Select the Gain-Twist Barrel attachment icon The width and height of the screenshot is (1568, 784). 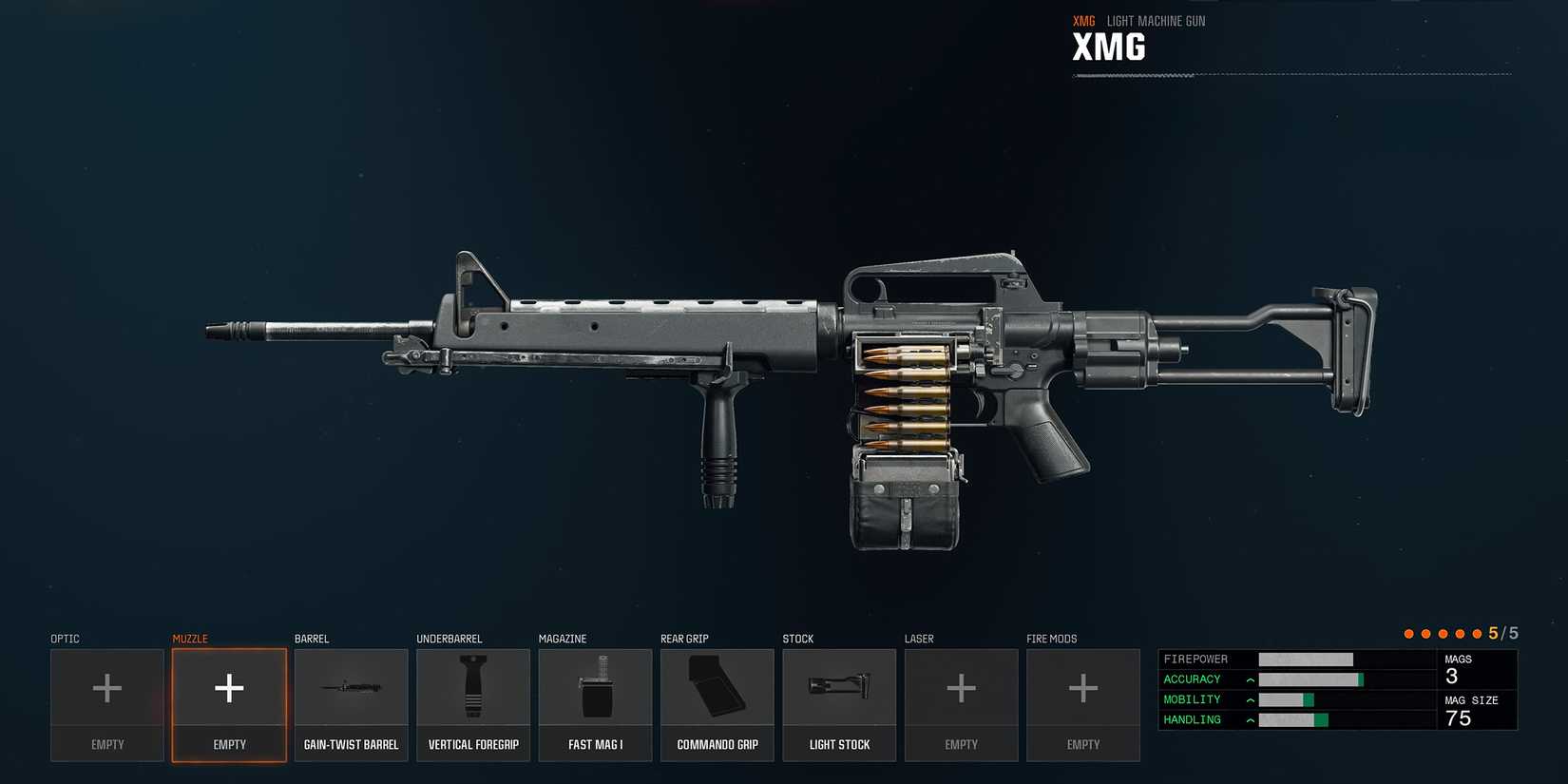pyautogui.click(x=351, y=687)
